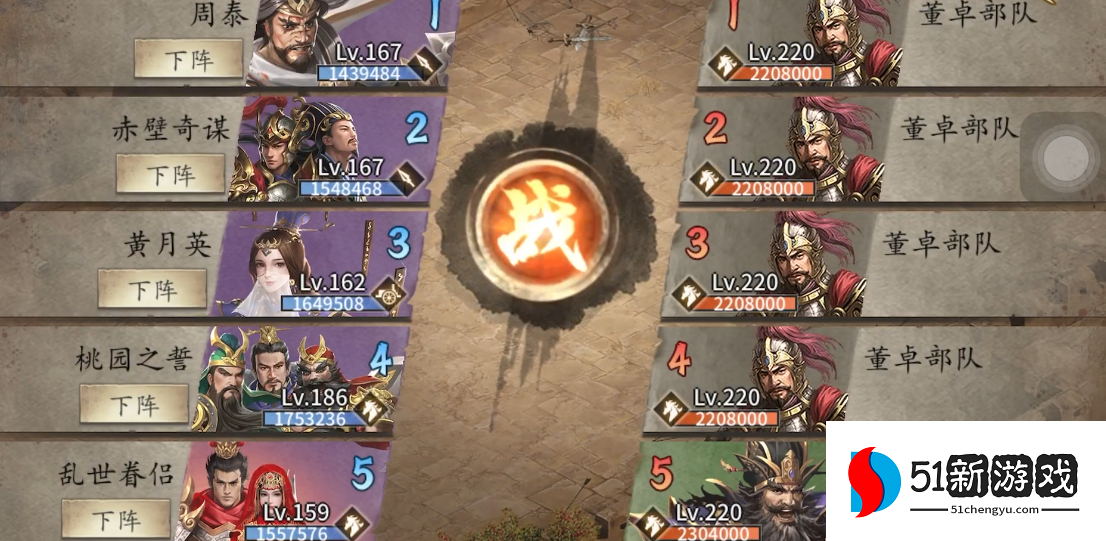This screenshot has height=541, width=1106.
Task: Select the 周泰 Lv.167 hero card
Action: pyautogui.click(x=340, y=42)
